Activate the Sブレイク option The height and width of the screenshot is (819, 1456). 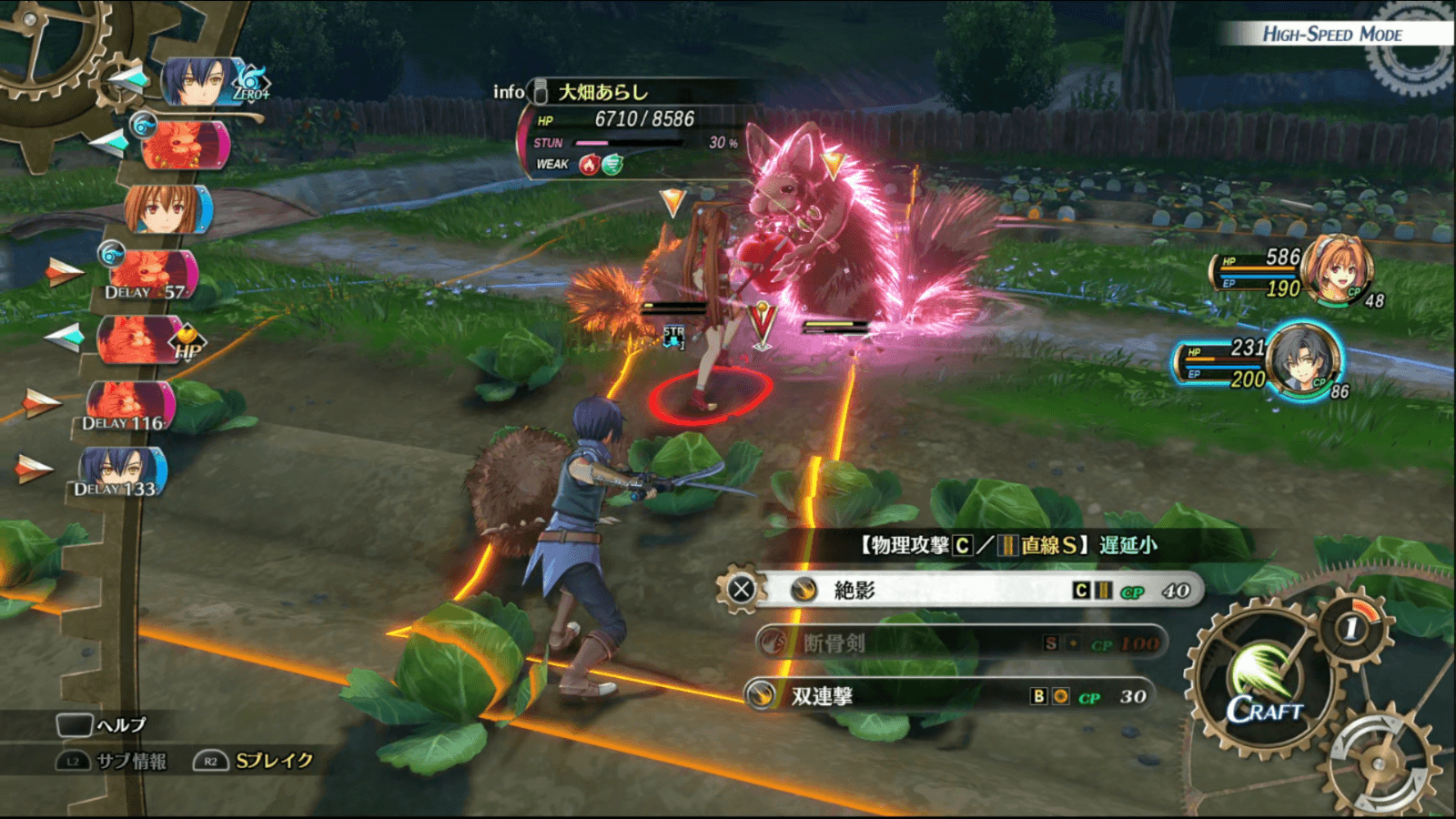[255, 761]
